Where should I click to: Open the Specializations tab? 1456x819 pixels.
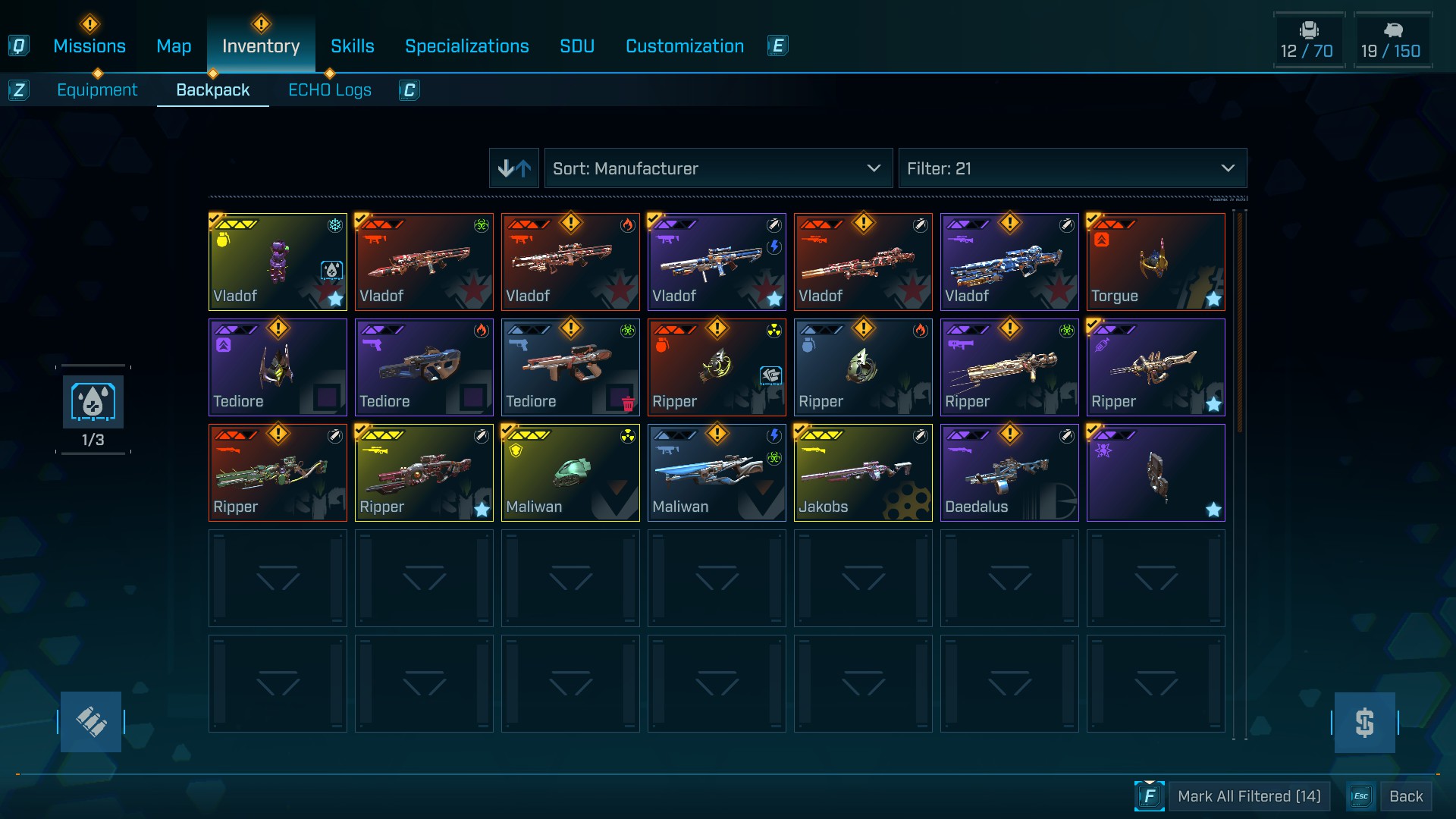[x=466, y=46]
